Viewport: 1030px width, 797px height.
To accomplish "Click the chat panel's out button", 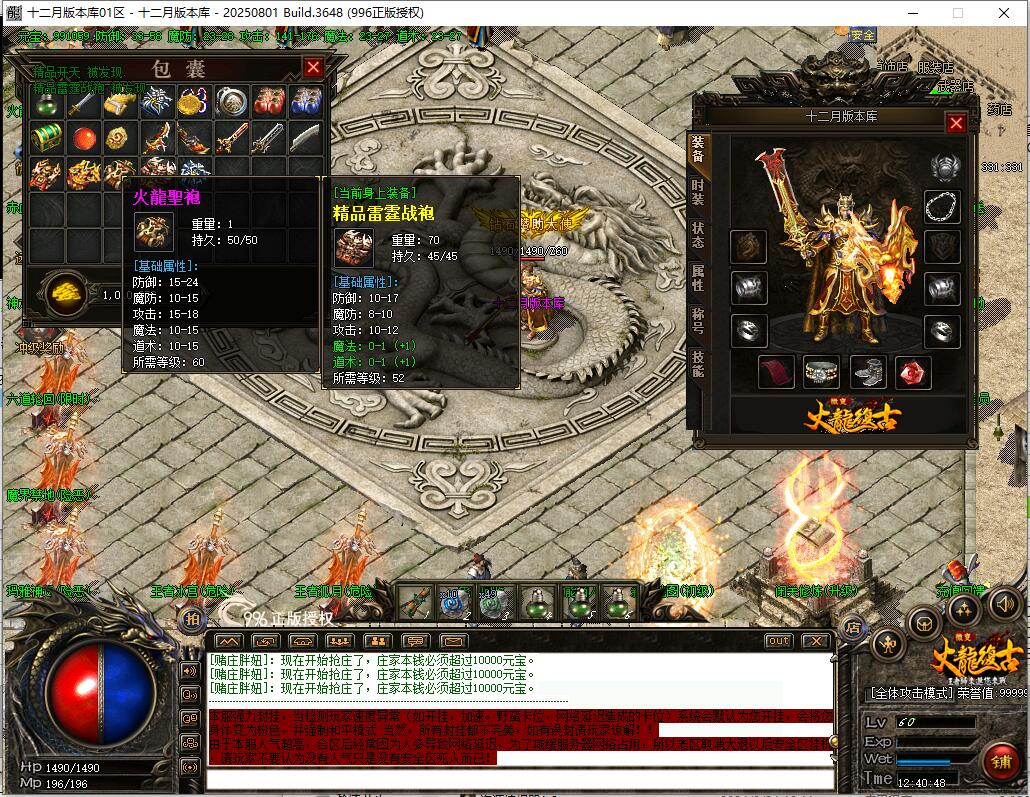I will (778, 640).
